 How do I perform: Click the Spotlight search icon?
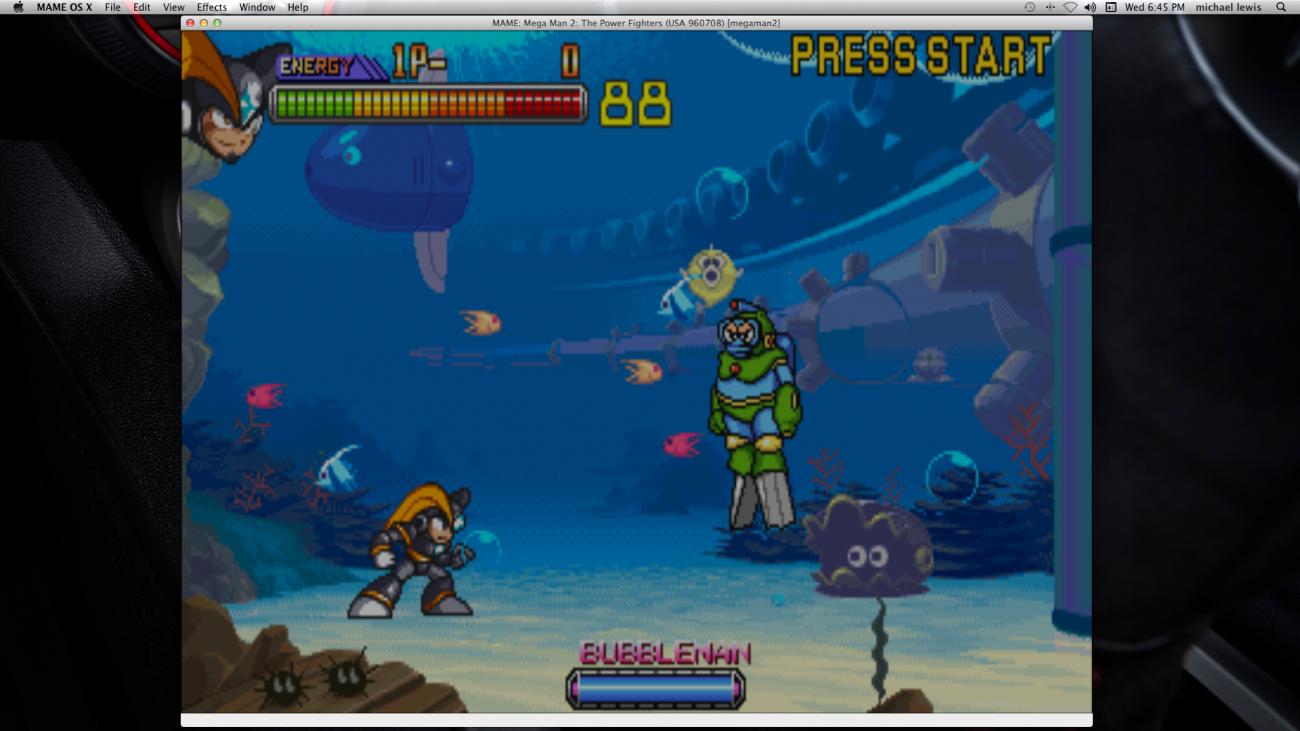point(1281,7)
